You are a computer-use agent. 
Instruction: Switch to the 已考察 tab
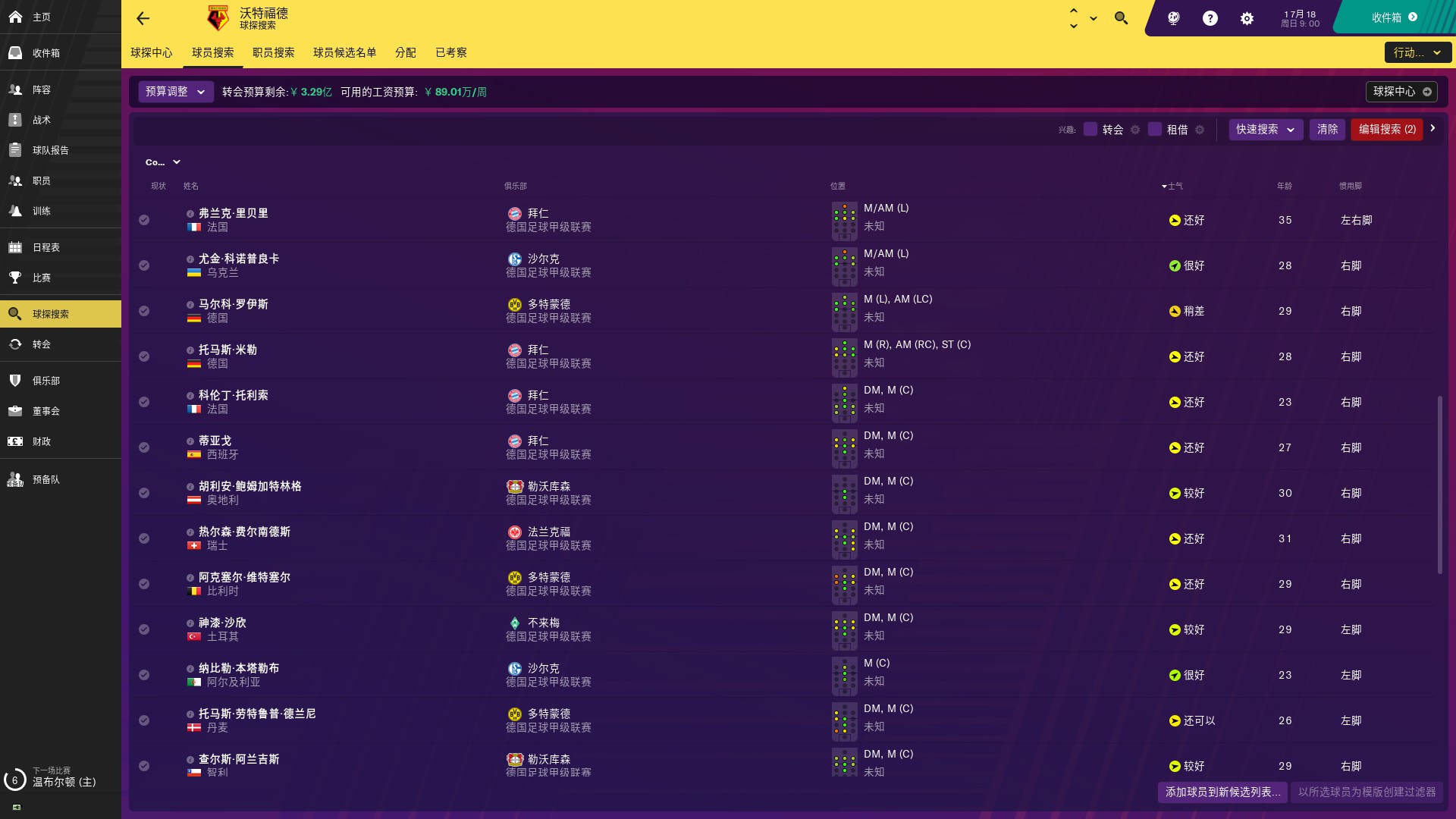tap(451, 53)
